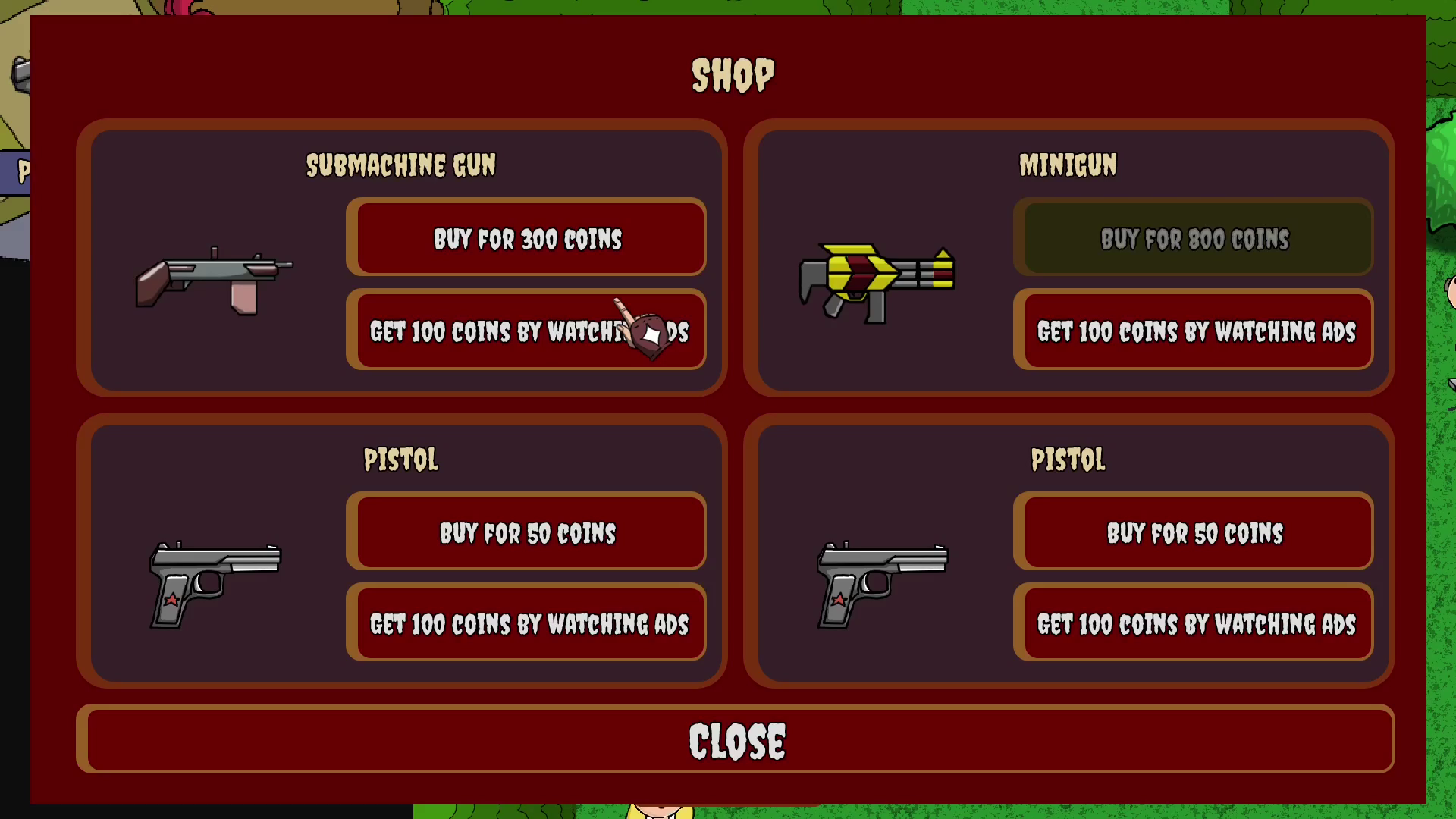Buy the Minigun for 800 coins
This screenshot has width=1456, height=819.
click(1195, 239)
